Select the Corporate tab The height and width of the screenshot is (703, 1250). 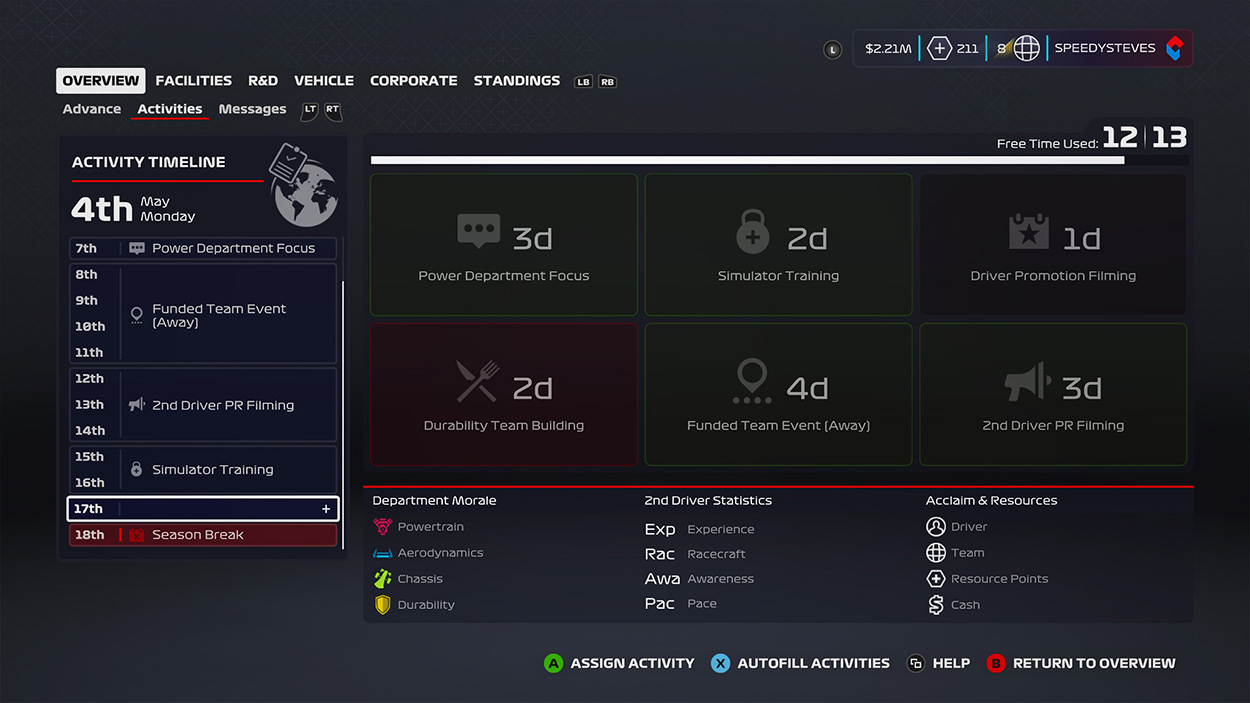coord(413,81)
